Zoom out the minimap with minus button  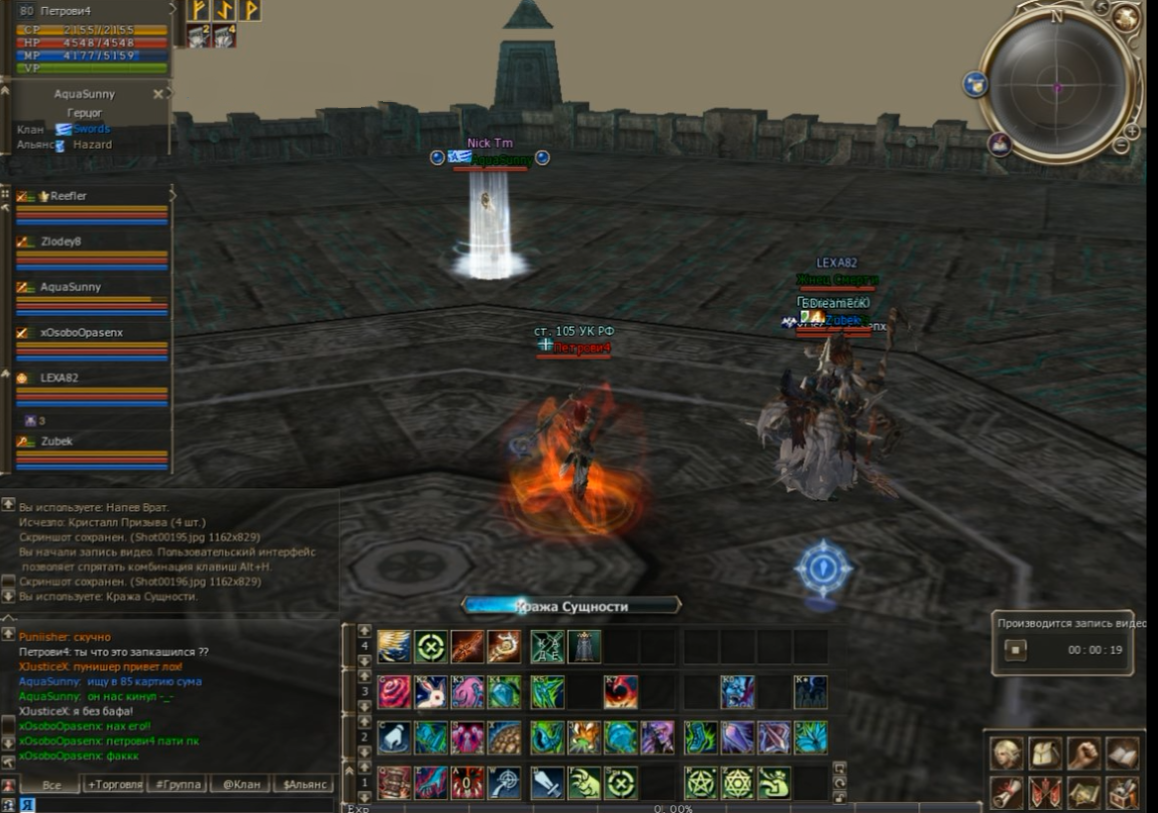(x=1121, y=147)
